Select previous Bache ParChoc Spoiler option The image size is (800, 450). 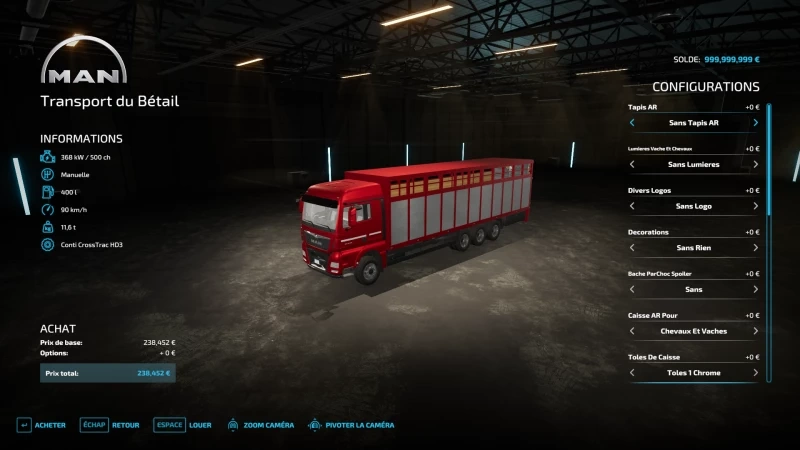click(x=632, y=289)
